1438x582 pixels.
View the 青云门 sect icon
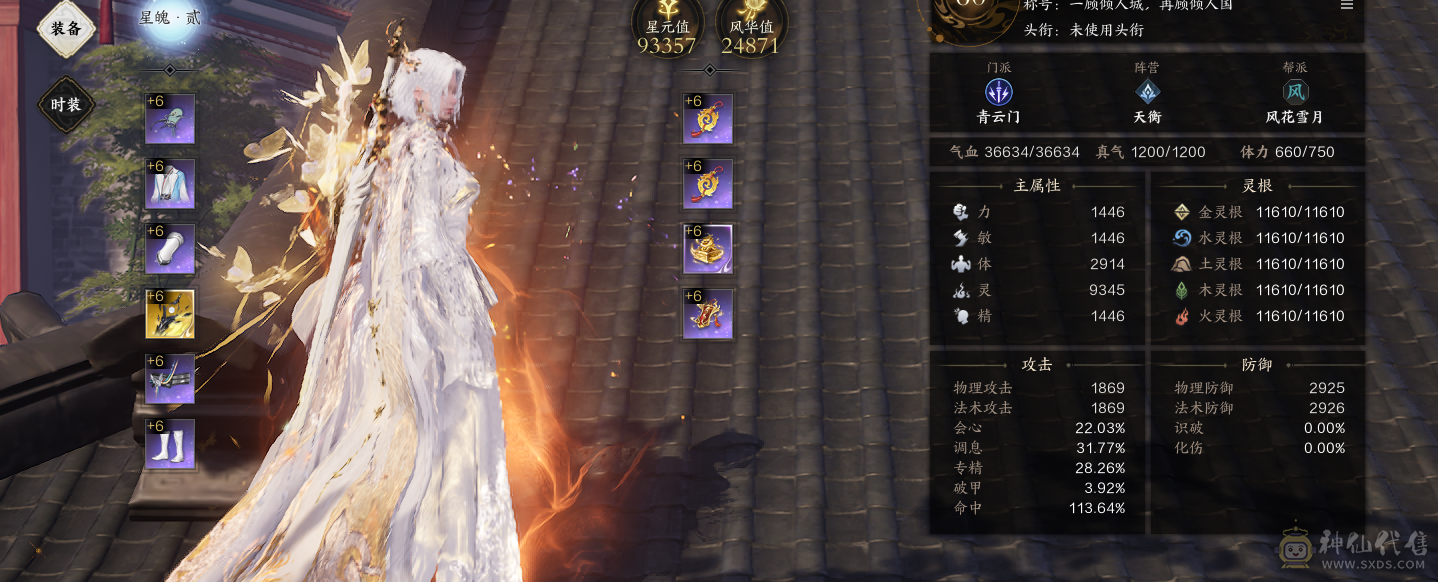(999, 92)
